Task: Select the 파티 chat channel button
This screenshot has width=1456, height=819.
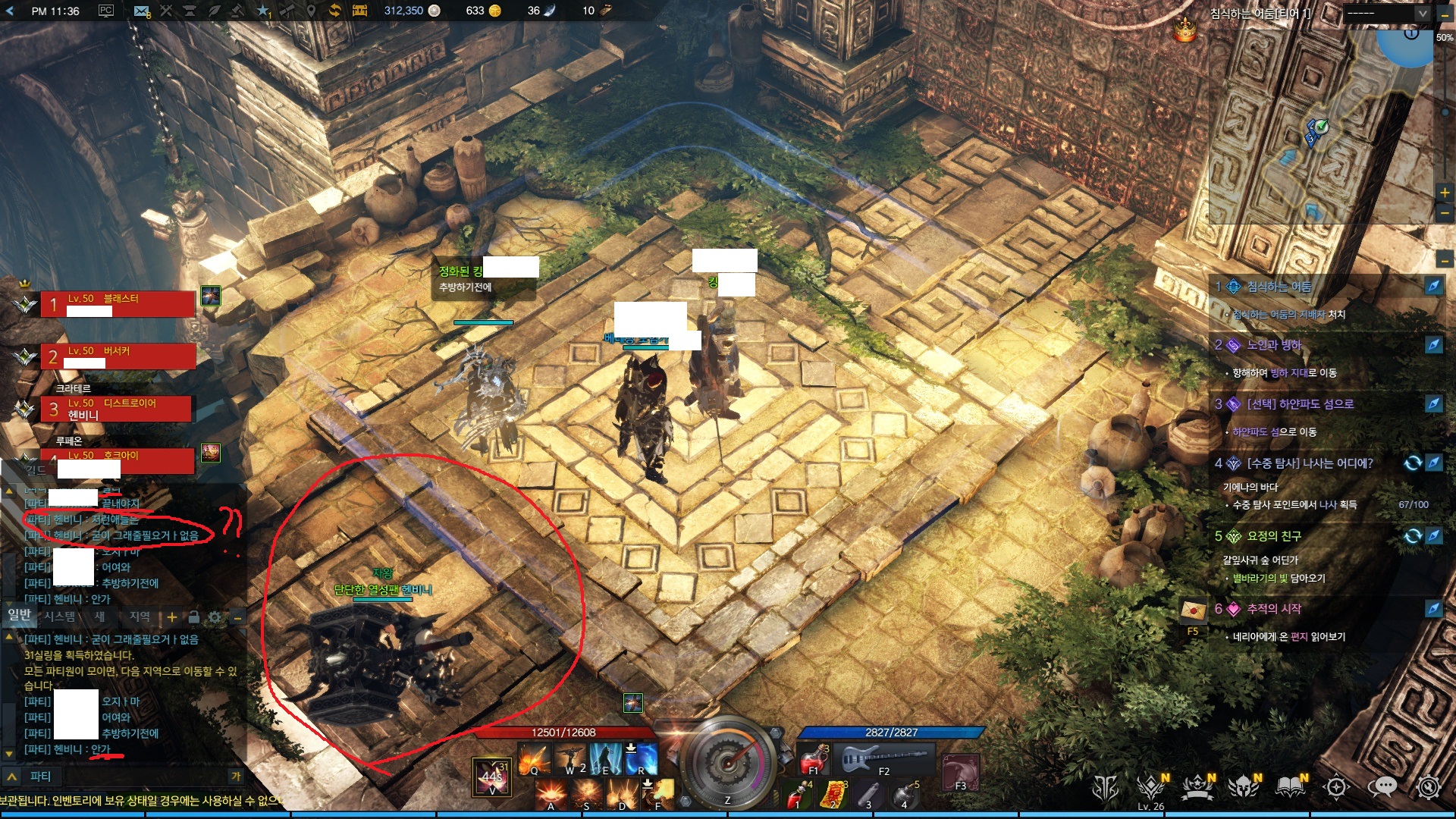Action: point(39,777)
